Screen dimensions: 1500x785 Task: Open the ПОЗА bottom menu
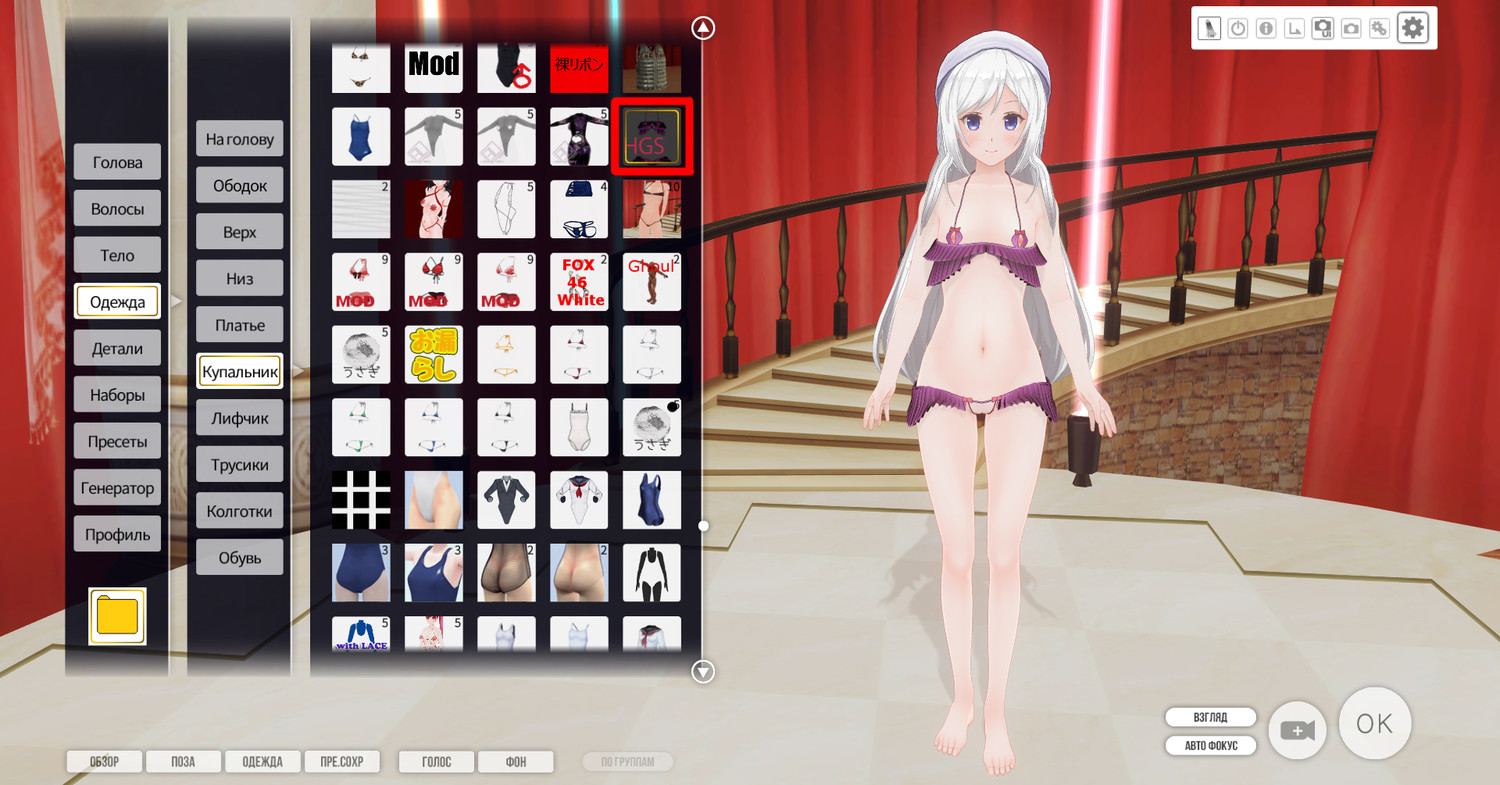(x=183, y=762)
